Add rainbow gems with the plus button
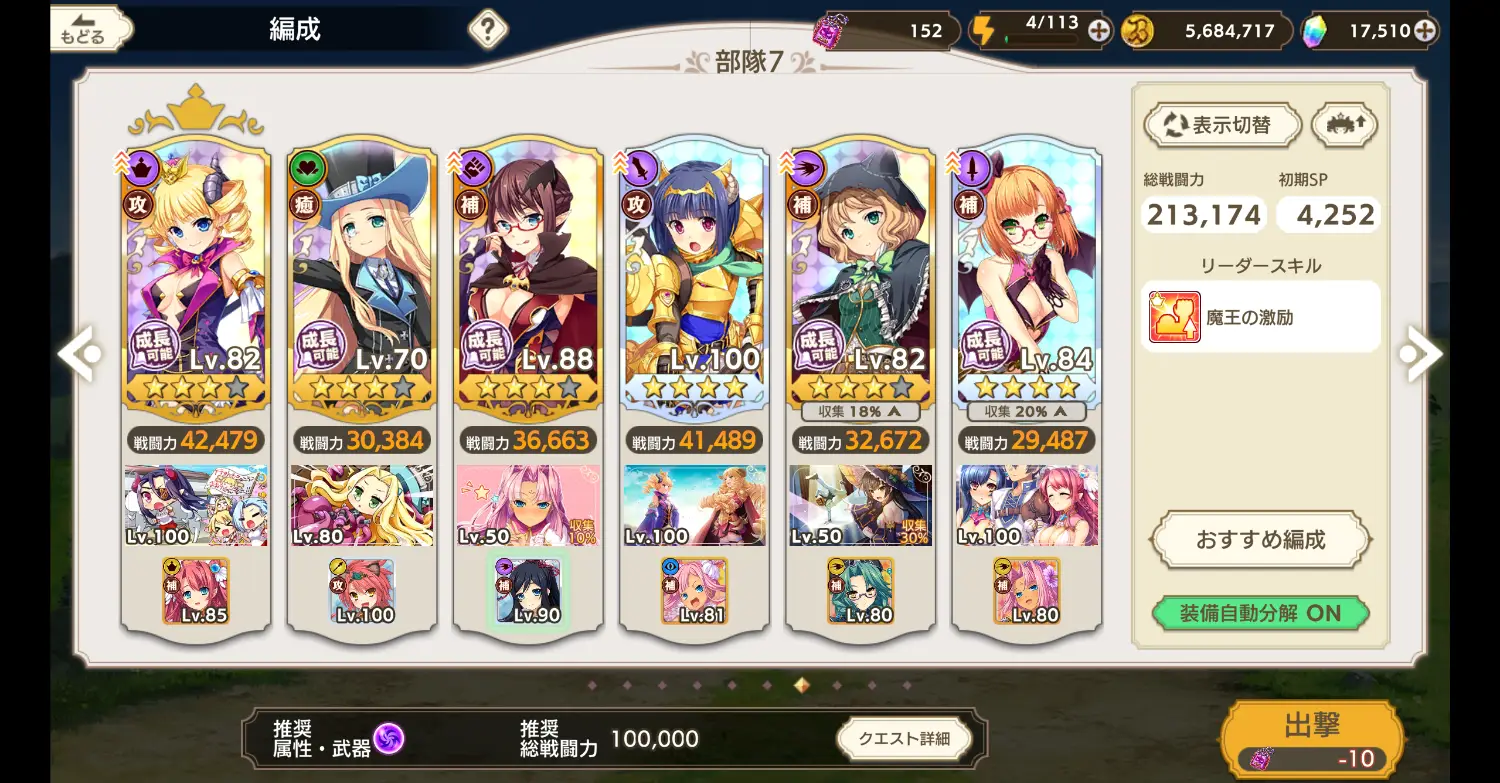 [1425, 31]
